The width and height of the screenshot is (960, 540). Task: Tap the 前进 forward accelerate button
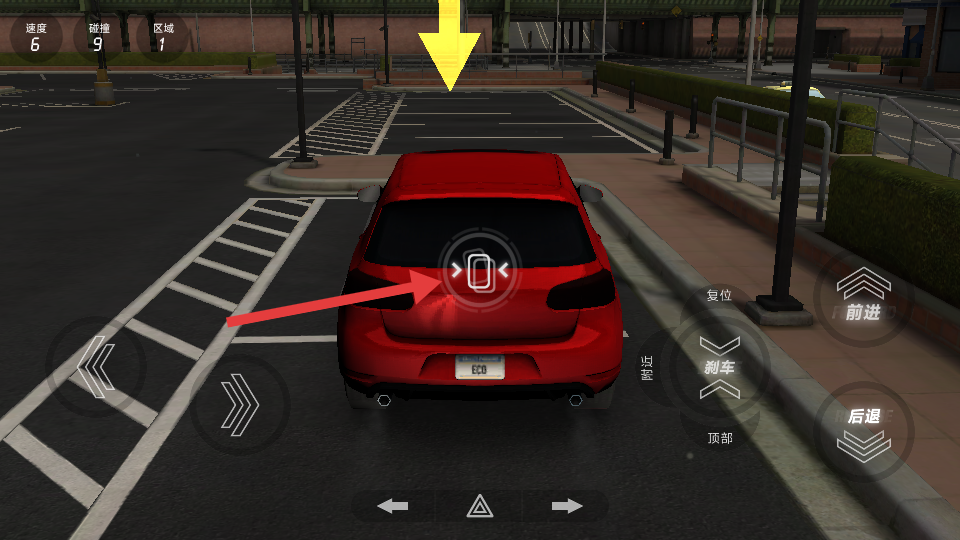click(862, 298)
